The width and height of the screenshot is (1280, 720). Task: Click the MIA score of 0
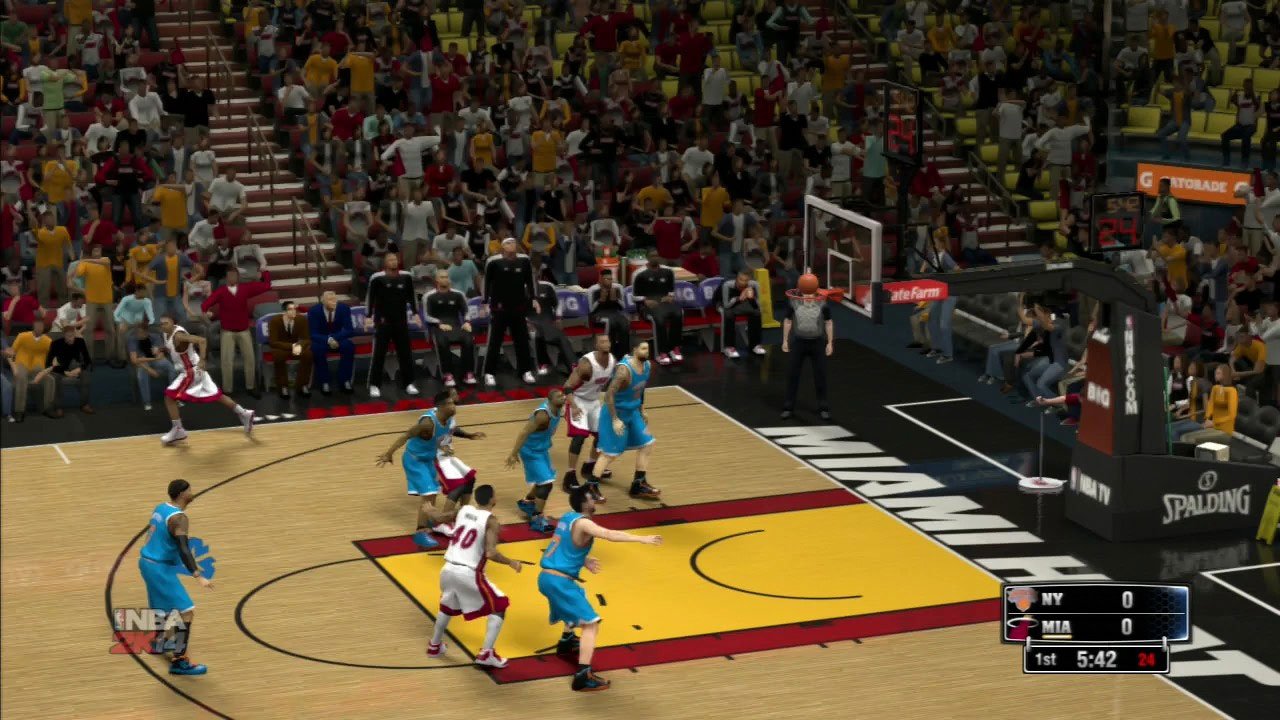click(1128, 625)
